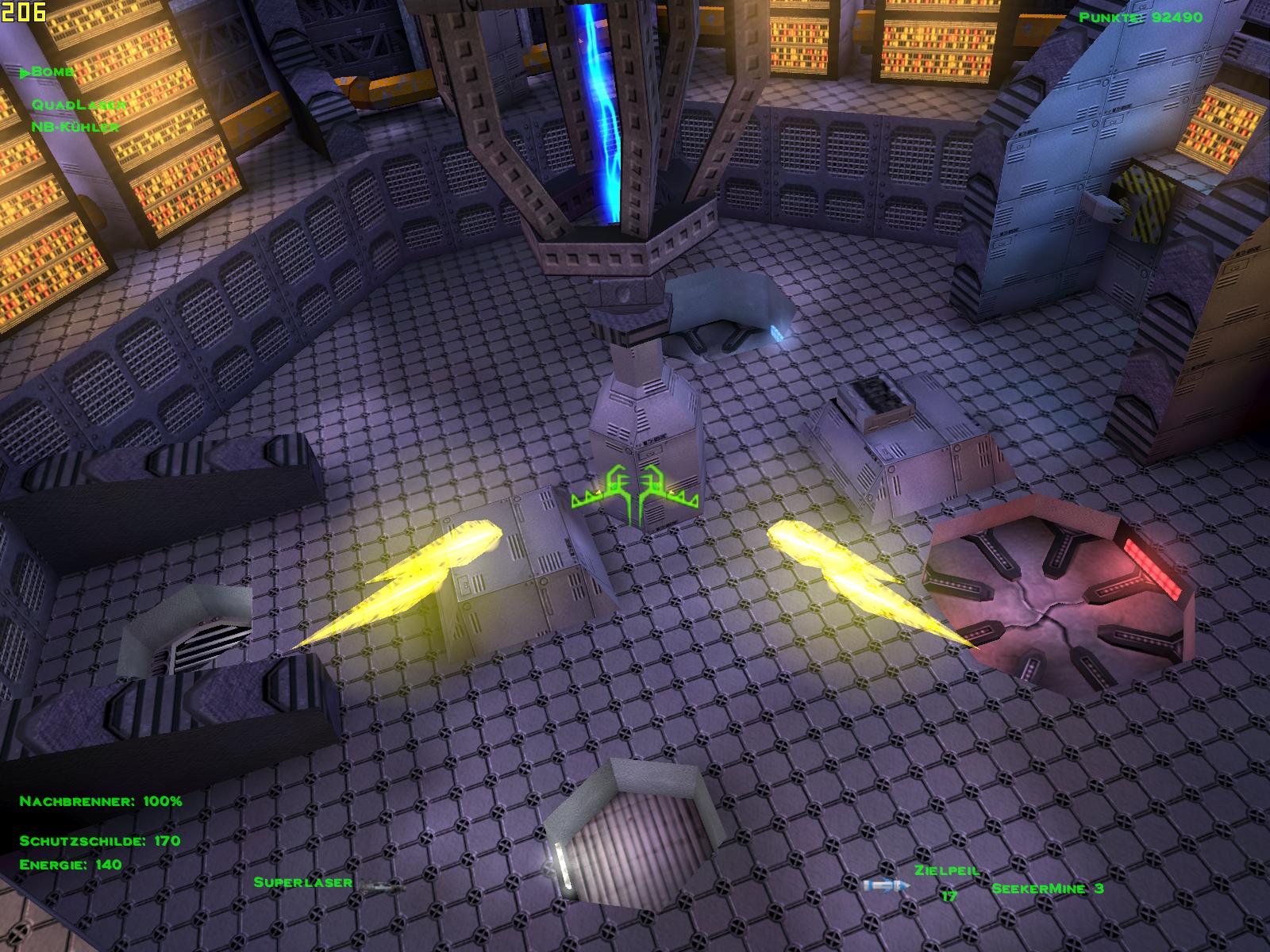Select the Zielpfeil missile icon
1270x952 pixels.
[883, 885]
